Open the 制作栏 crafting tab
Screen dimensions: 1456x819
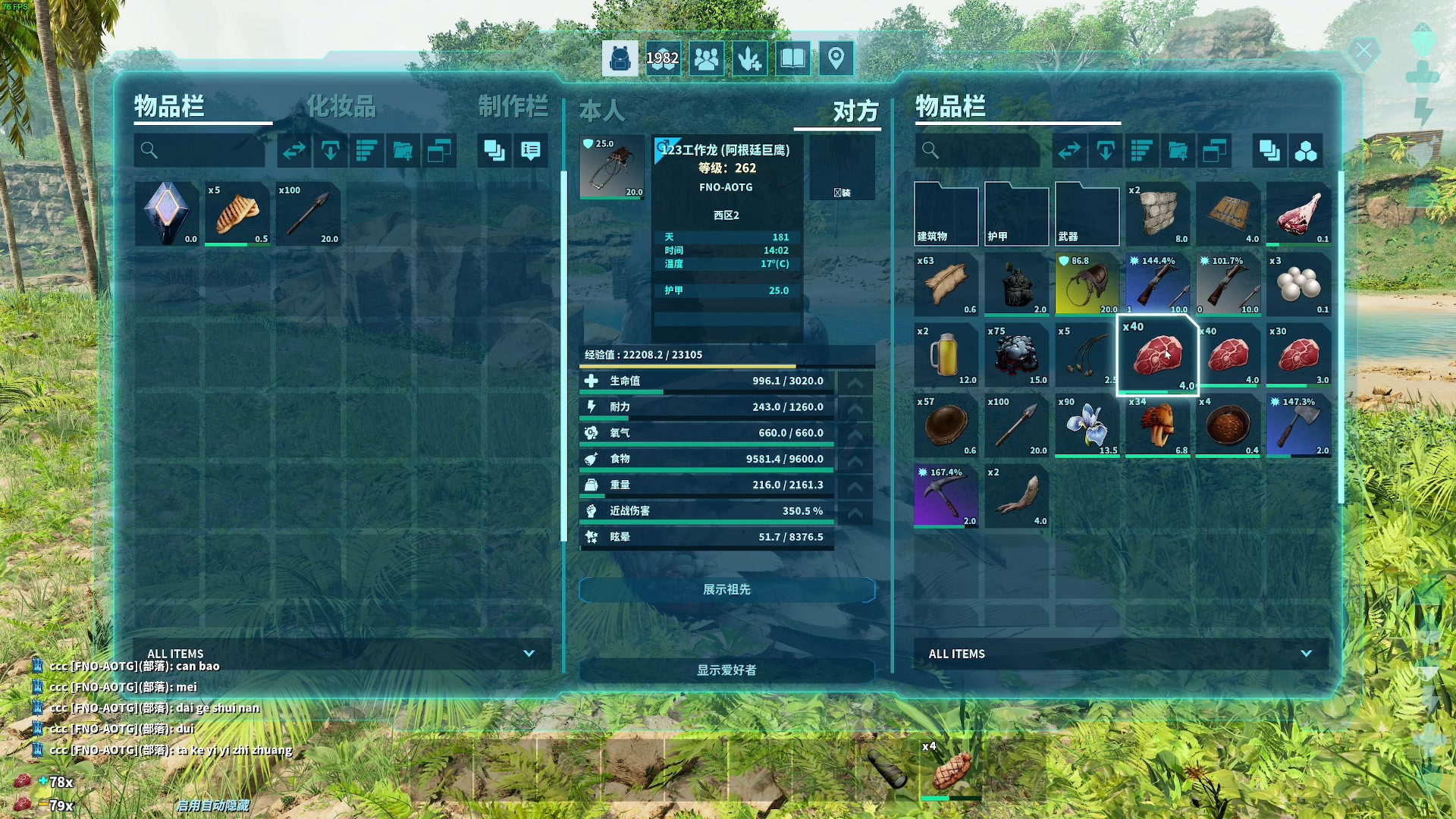pyautogui.click(x=513, y=107)
